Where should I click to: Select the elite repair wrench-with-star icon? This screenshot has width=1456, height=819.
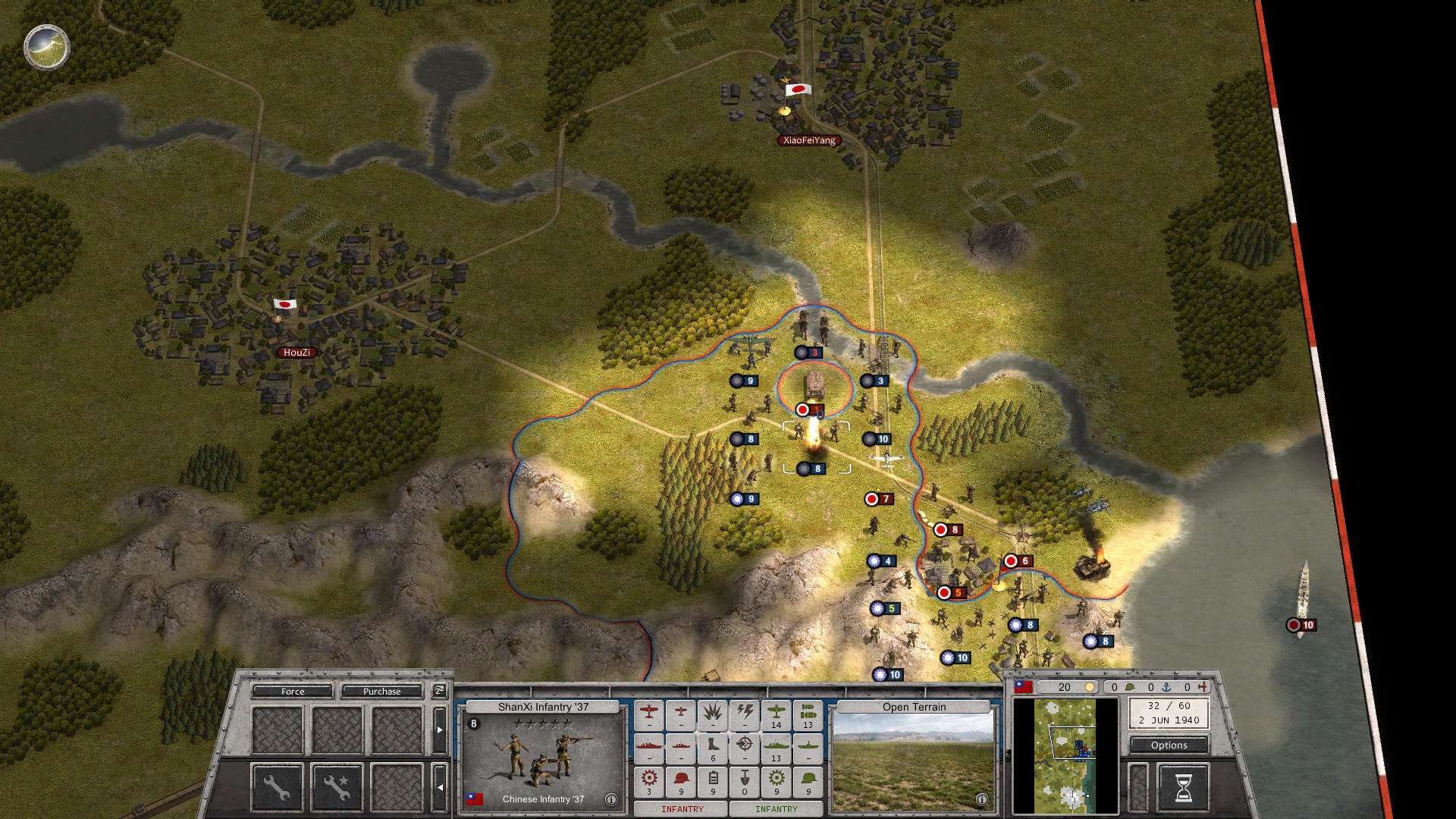click(x=337, y=787)
